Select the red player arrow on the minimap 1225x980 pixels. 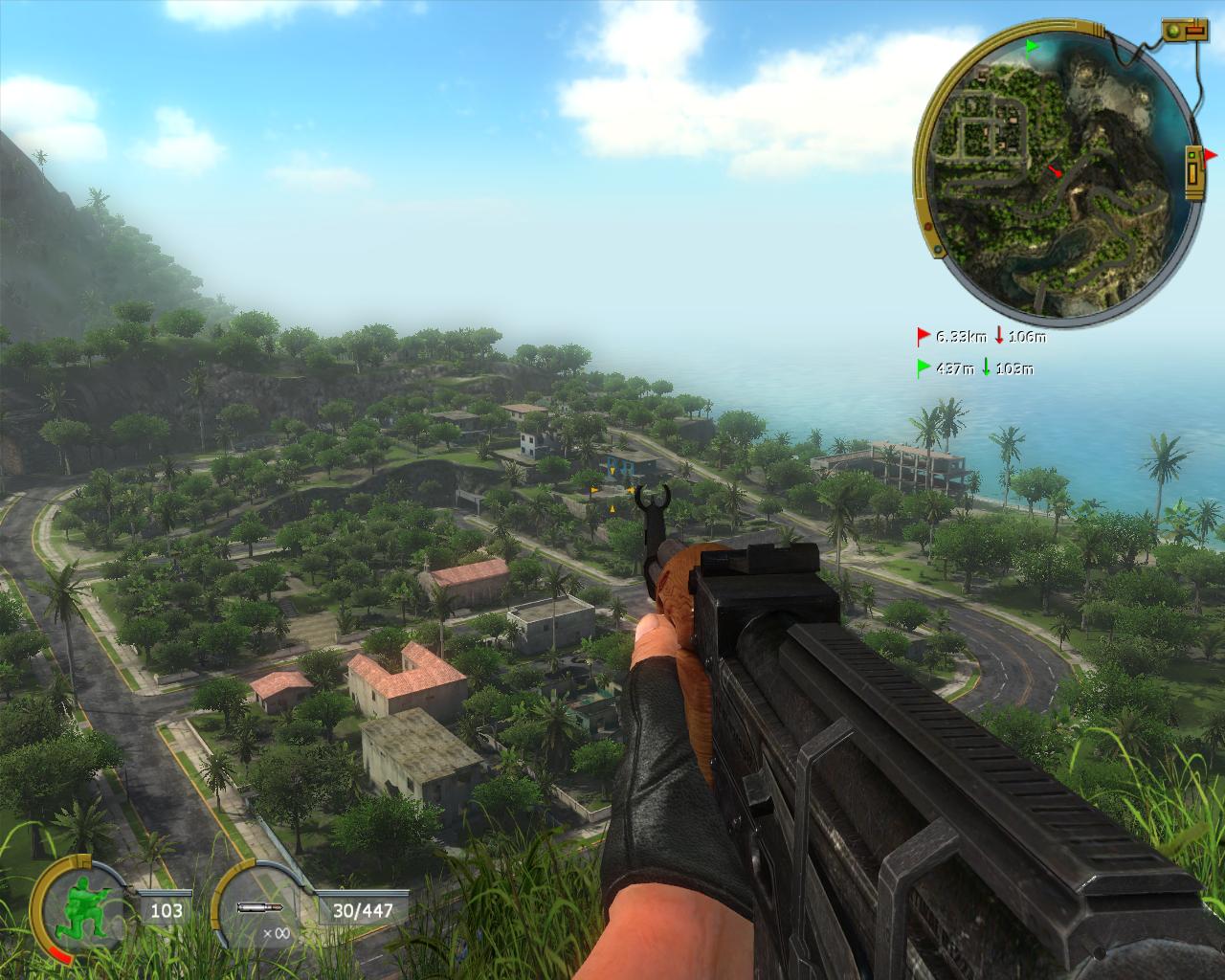point(1055,171)
